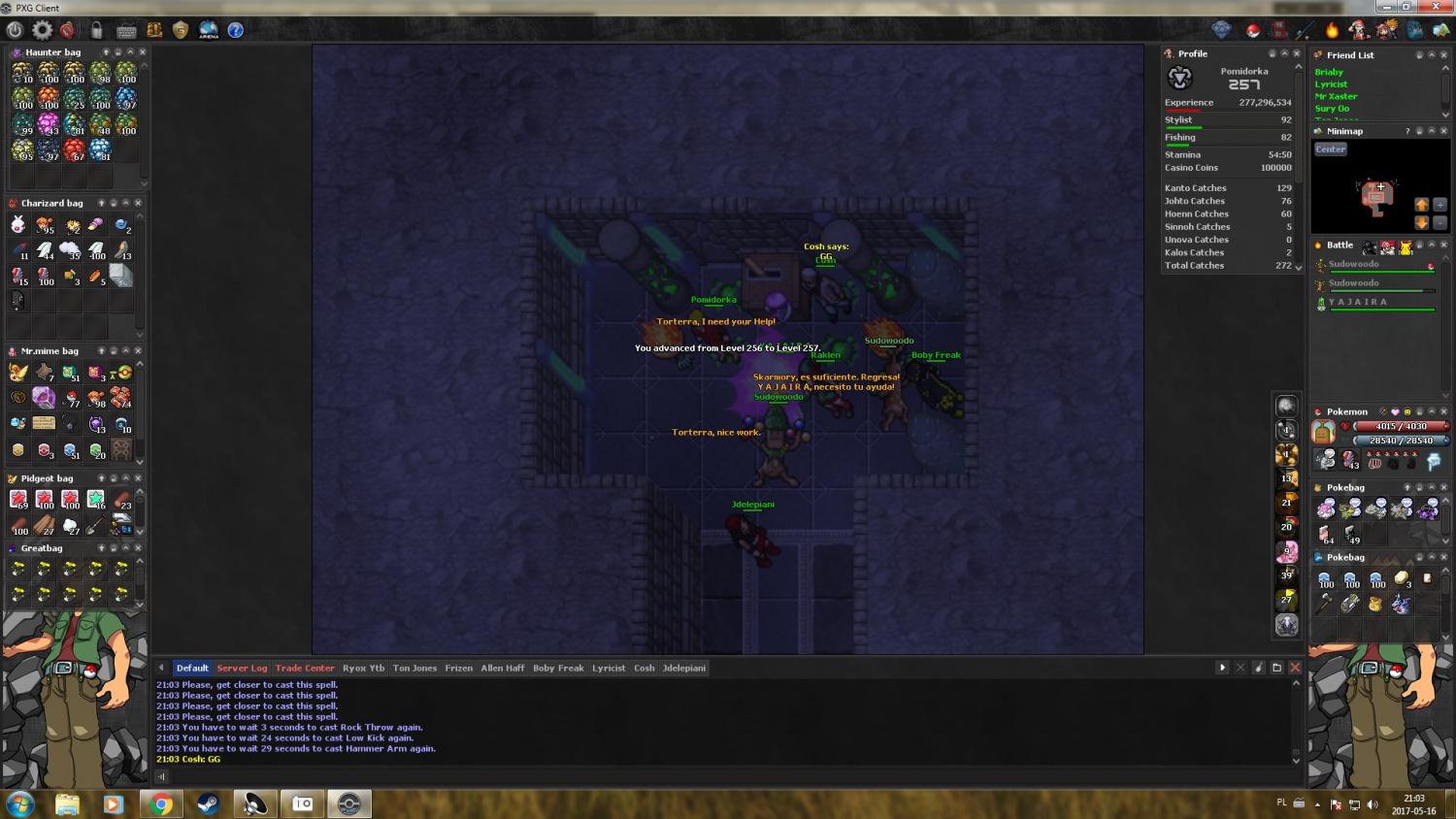Click the padlock icon in top toolbar
1456x819 pixels.
tap(96, 30)
